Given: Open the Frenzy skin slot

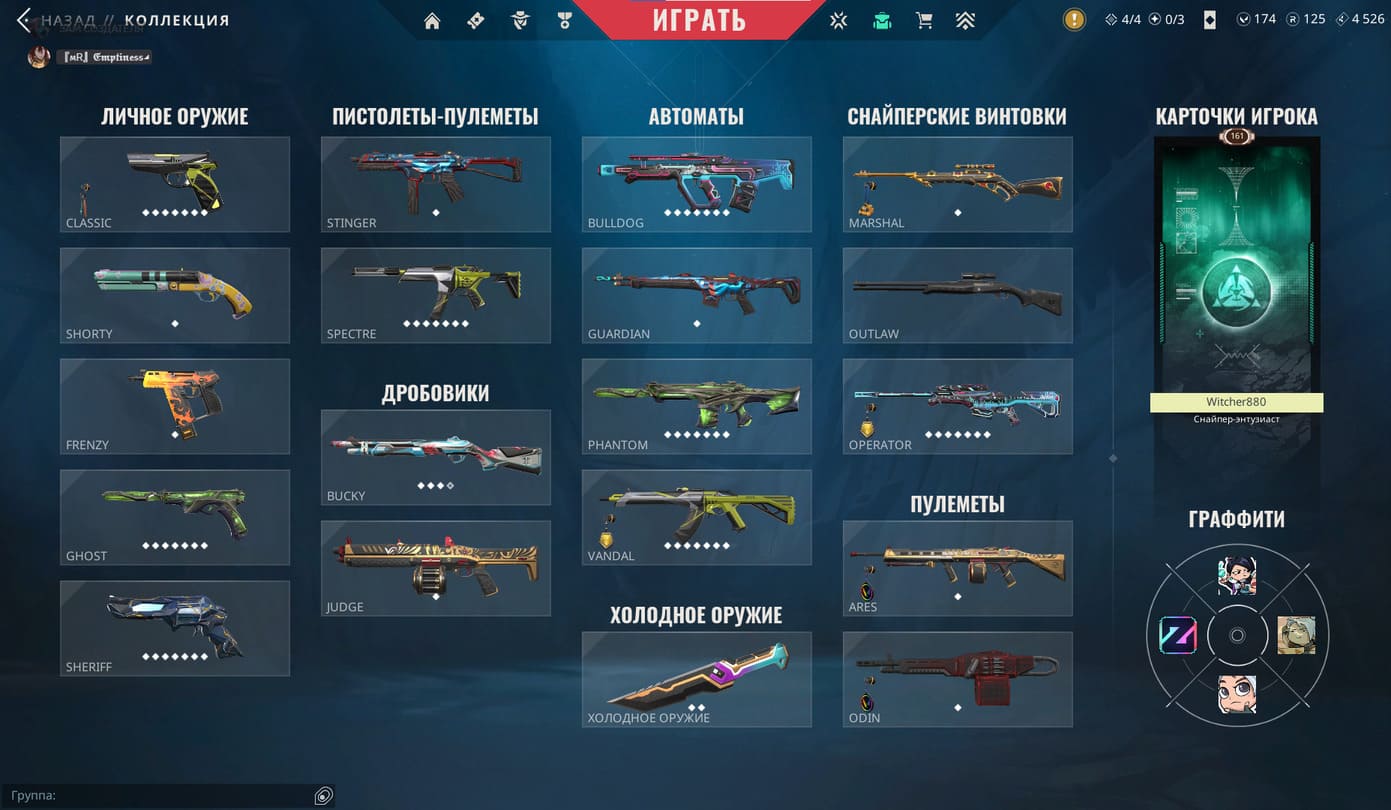Looking at the screenshot, I should 175,406.
